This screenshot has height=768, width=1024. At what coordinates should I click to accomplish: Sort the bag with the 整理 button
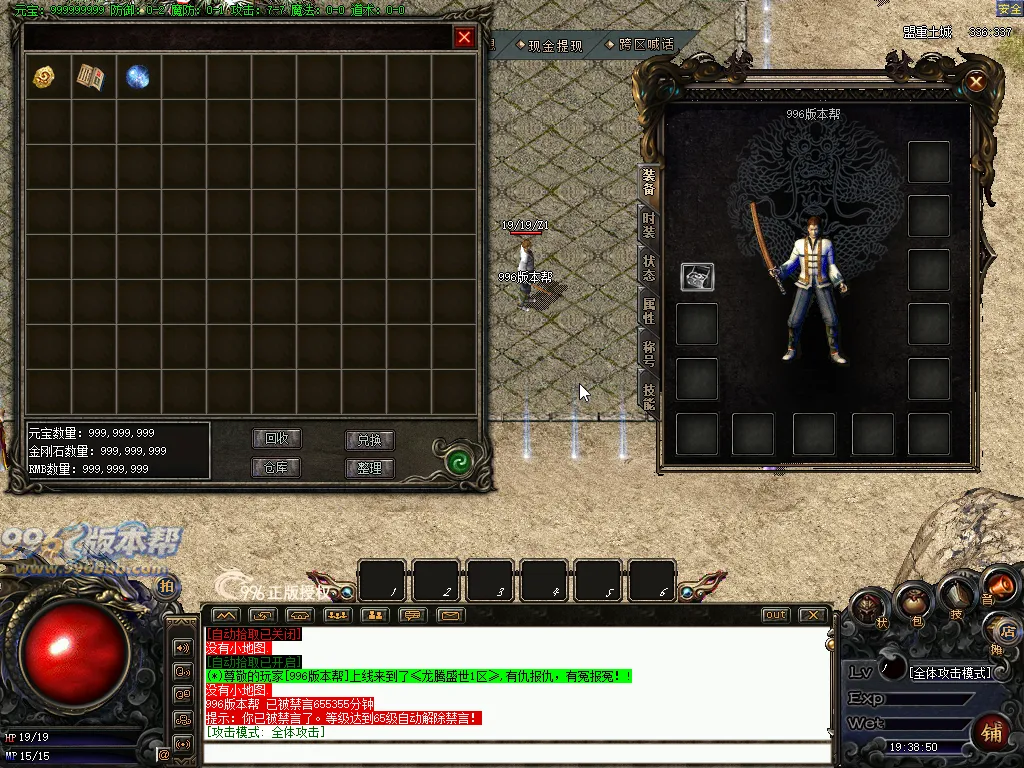click(369, 467)
